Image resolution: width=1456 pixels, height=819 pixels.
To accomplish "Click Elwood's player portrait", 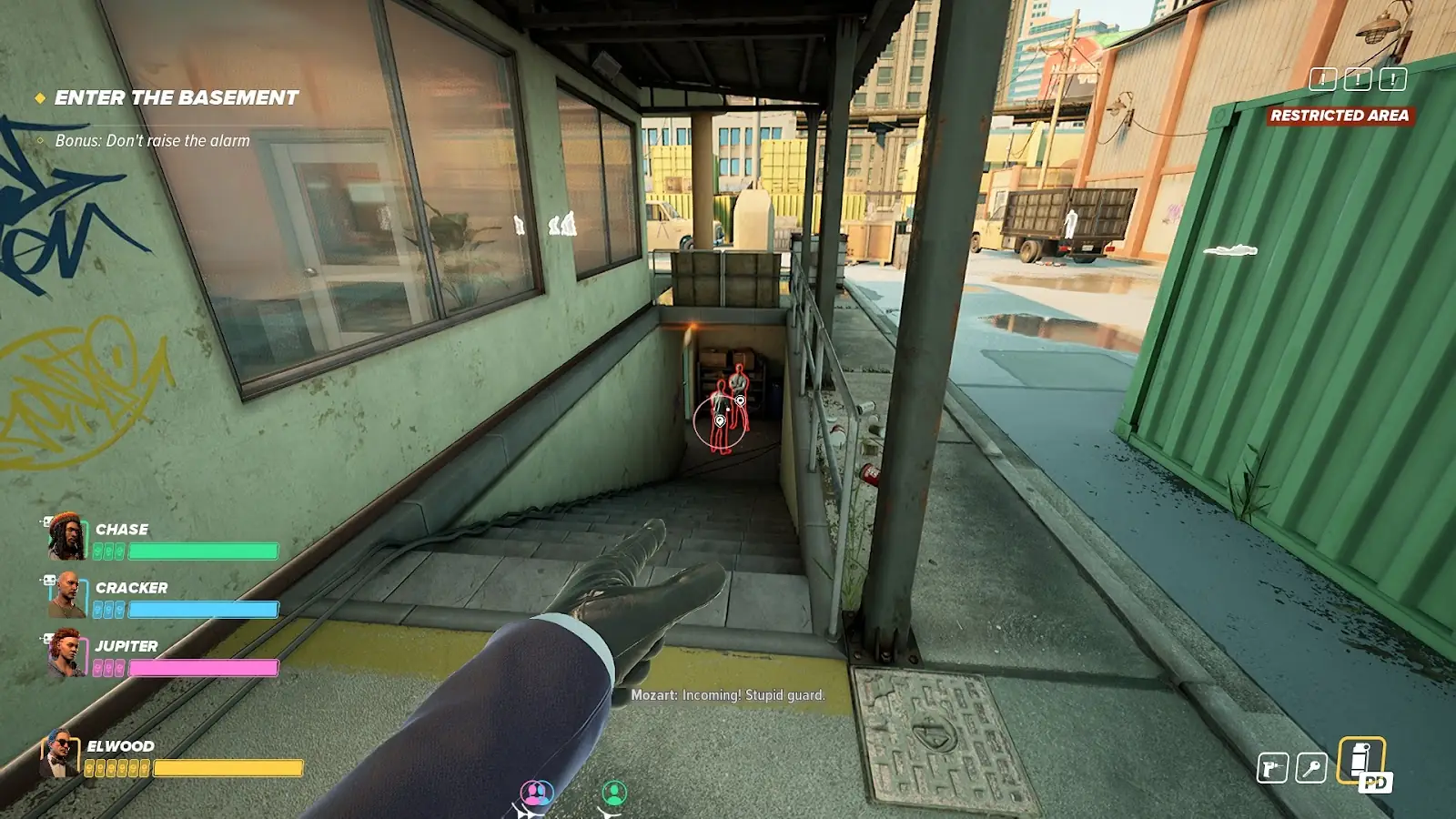I will 60,754.
